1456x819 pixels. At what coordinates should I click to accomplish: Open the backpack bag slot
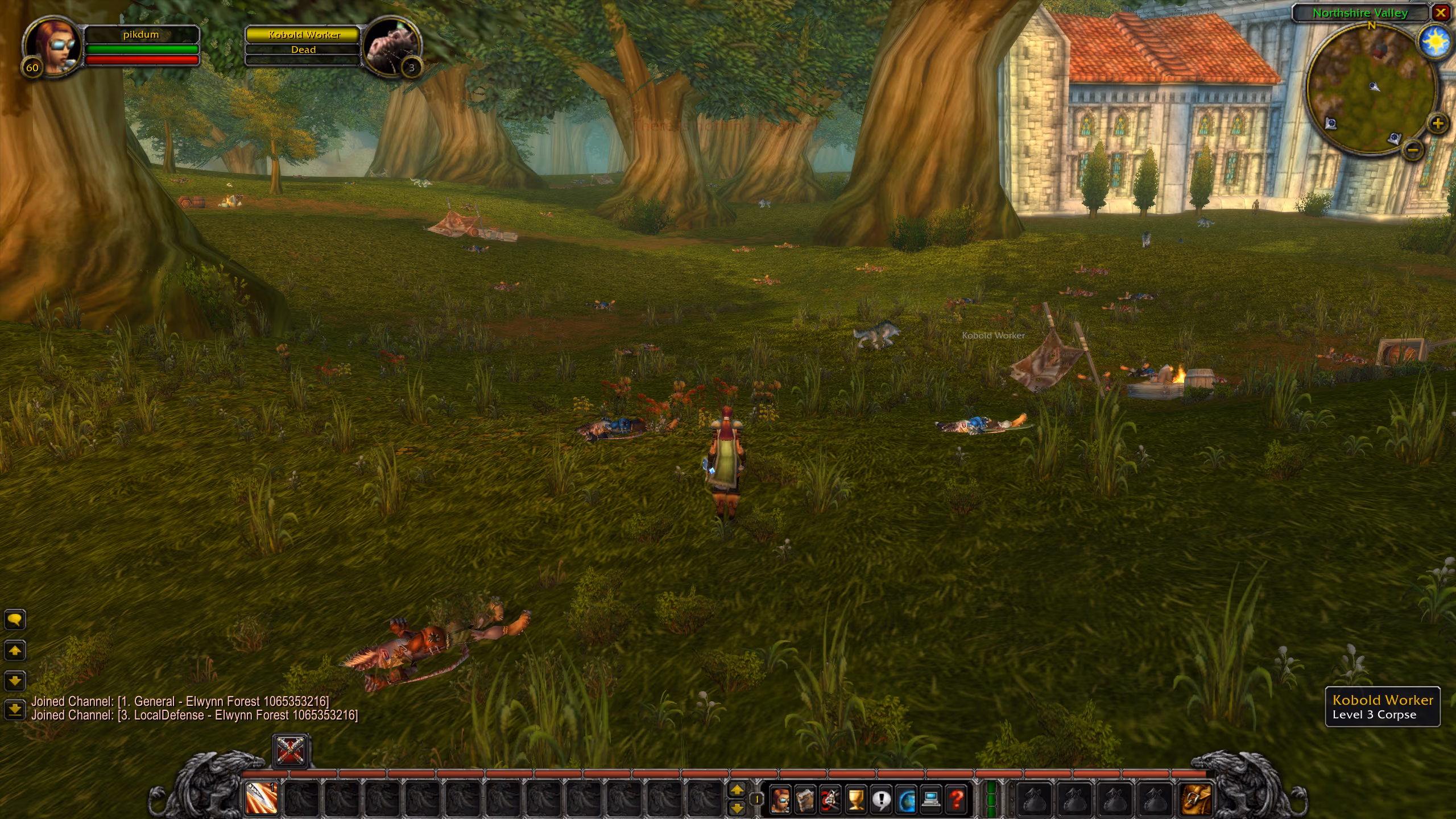[1196, 799]
